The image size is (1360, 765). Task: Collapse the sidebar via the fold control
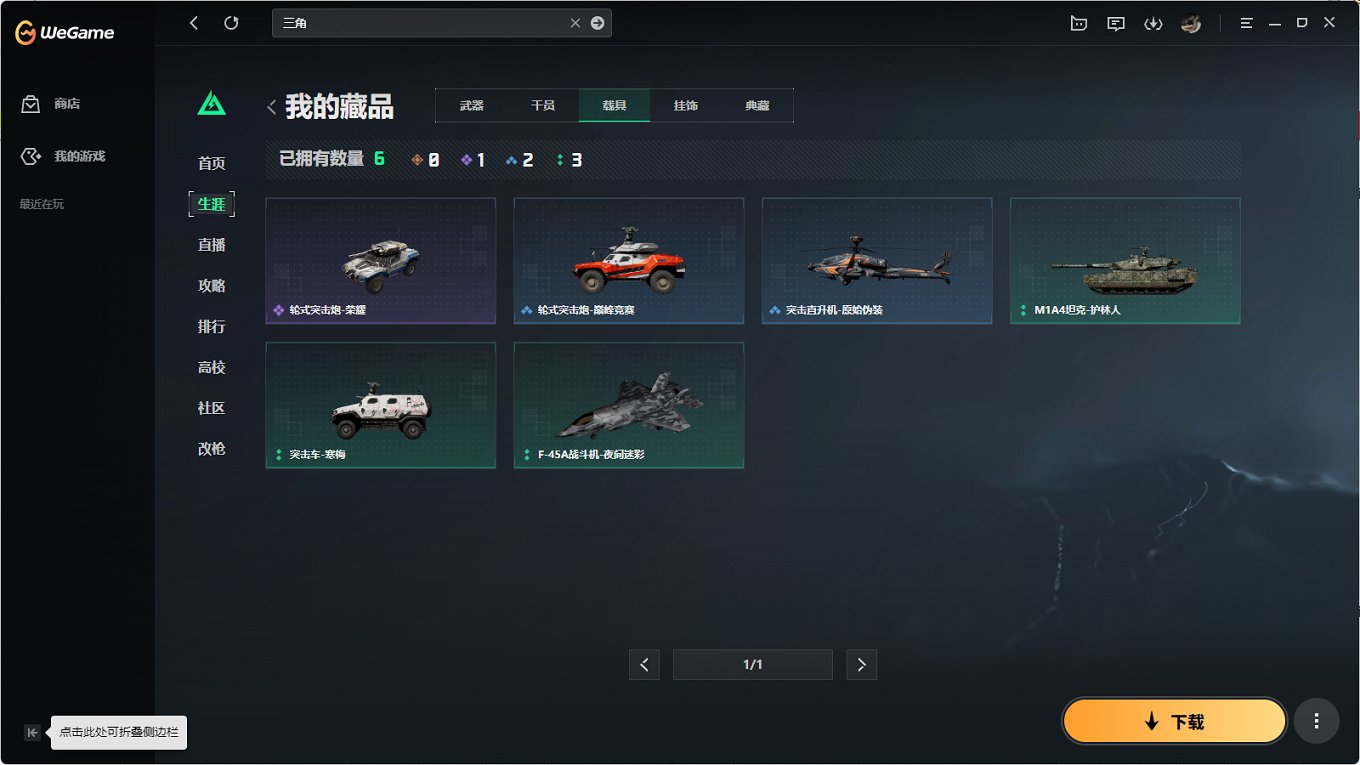coord(32,732)
